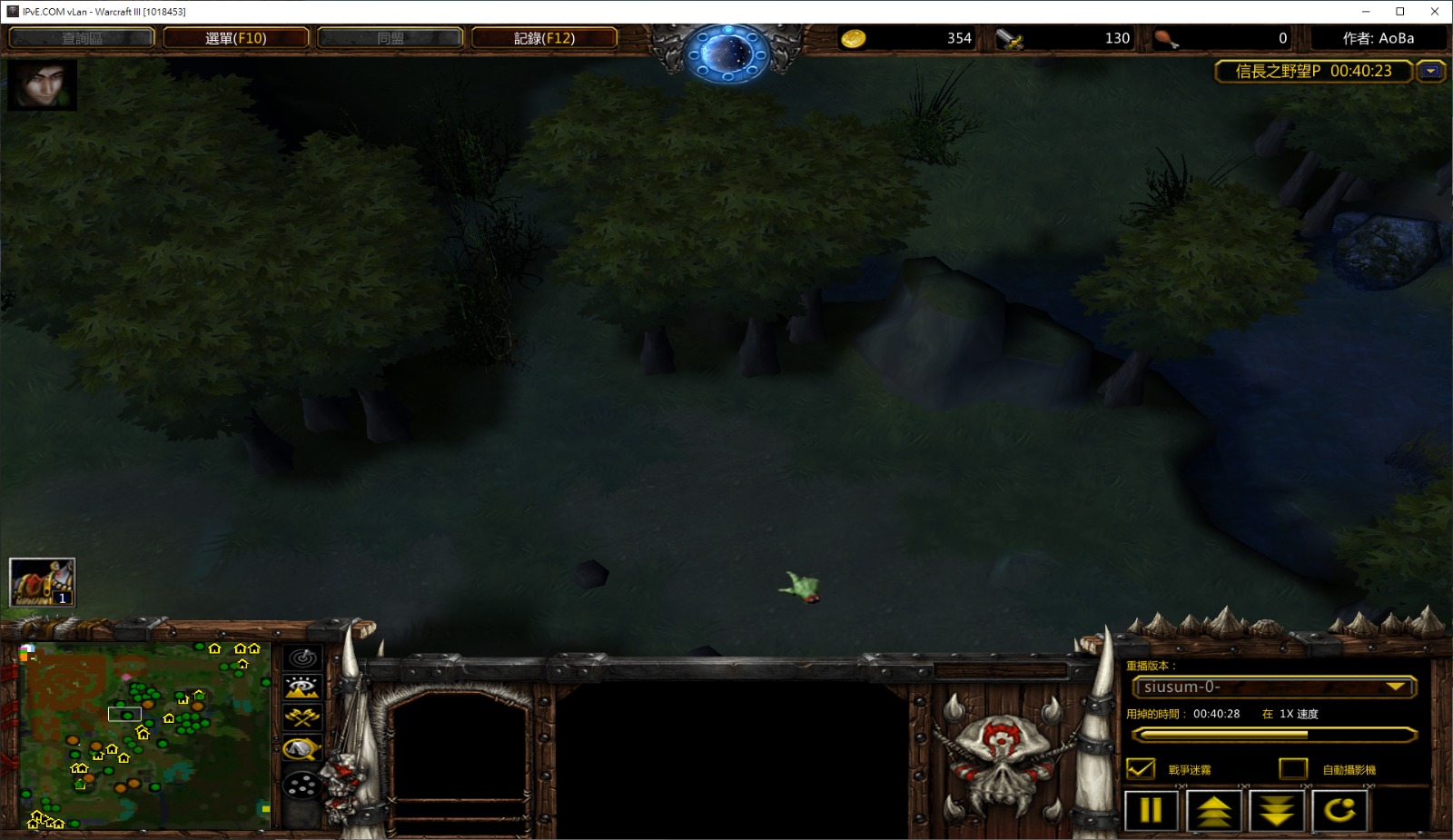Toggle minimap ally color mode button
Viewport: 1453px width, 840px height.
302,718
